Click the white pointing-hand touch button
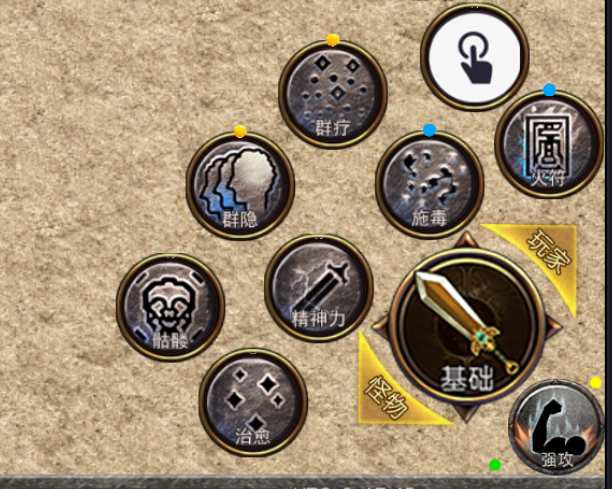Screen dimensions: 612x489 474,58
